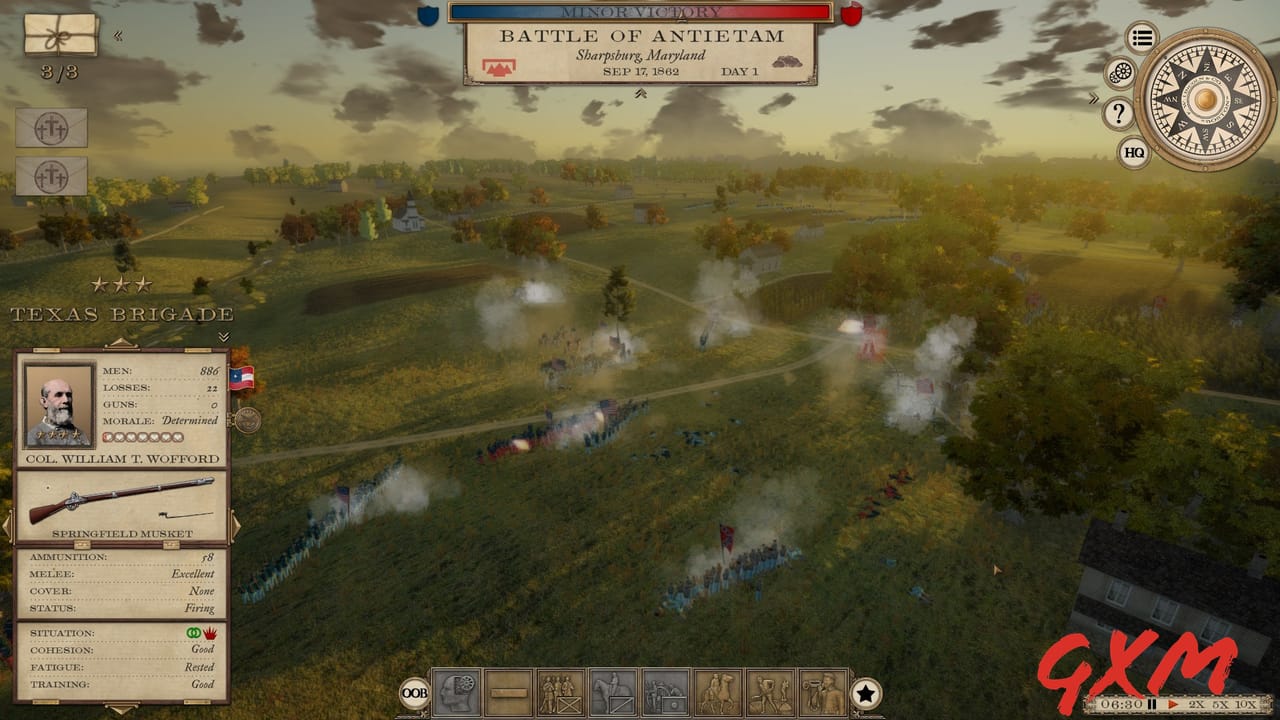
Task: Select the infantry formation orders icon
Action: click(x=558, y=689)
